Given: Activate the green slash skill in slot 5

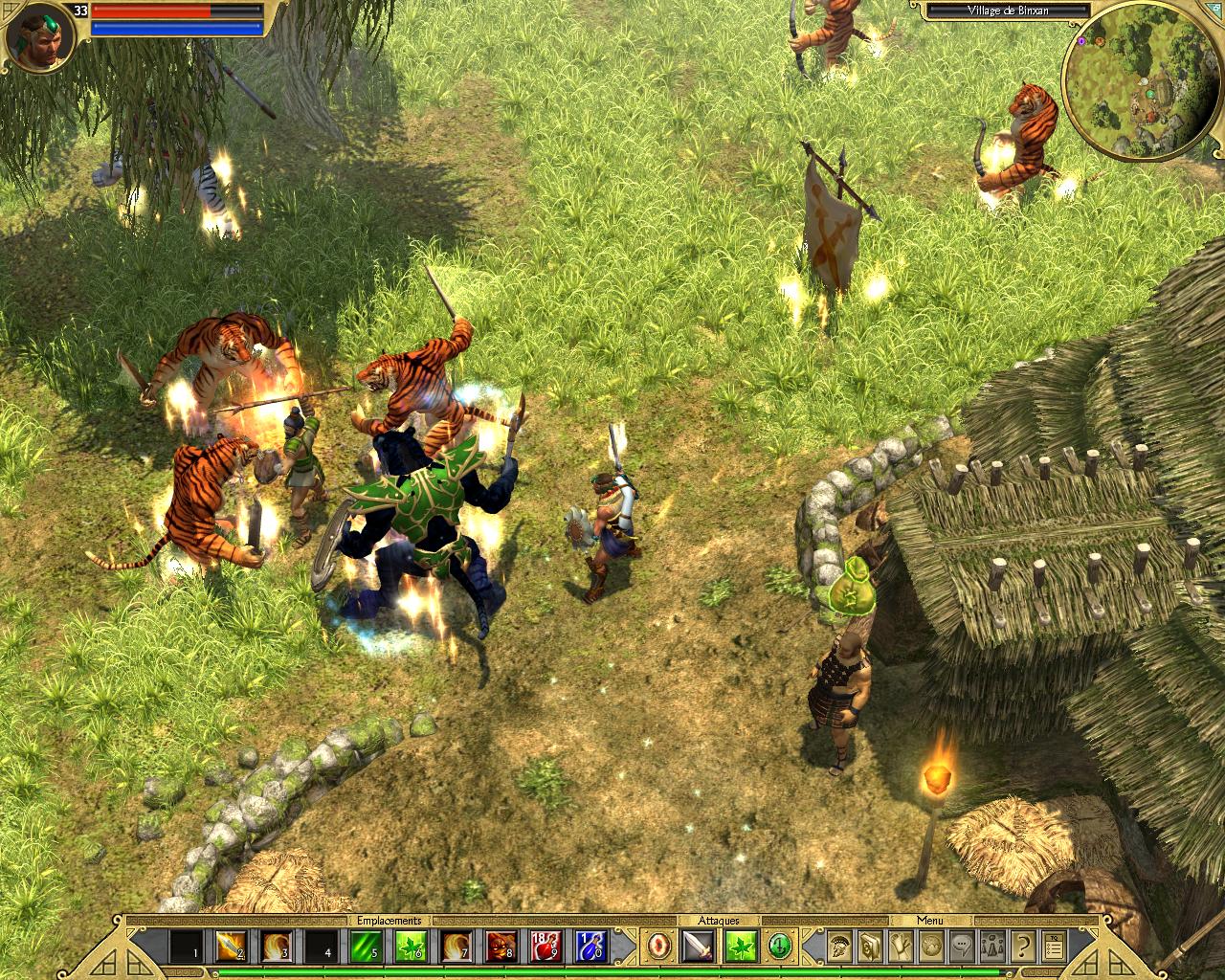Looking at the screenshot, I should [x=365, y=947].
